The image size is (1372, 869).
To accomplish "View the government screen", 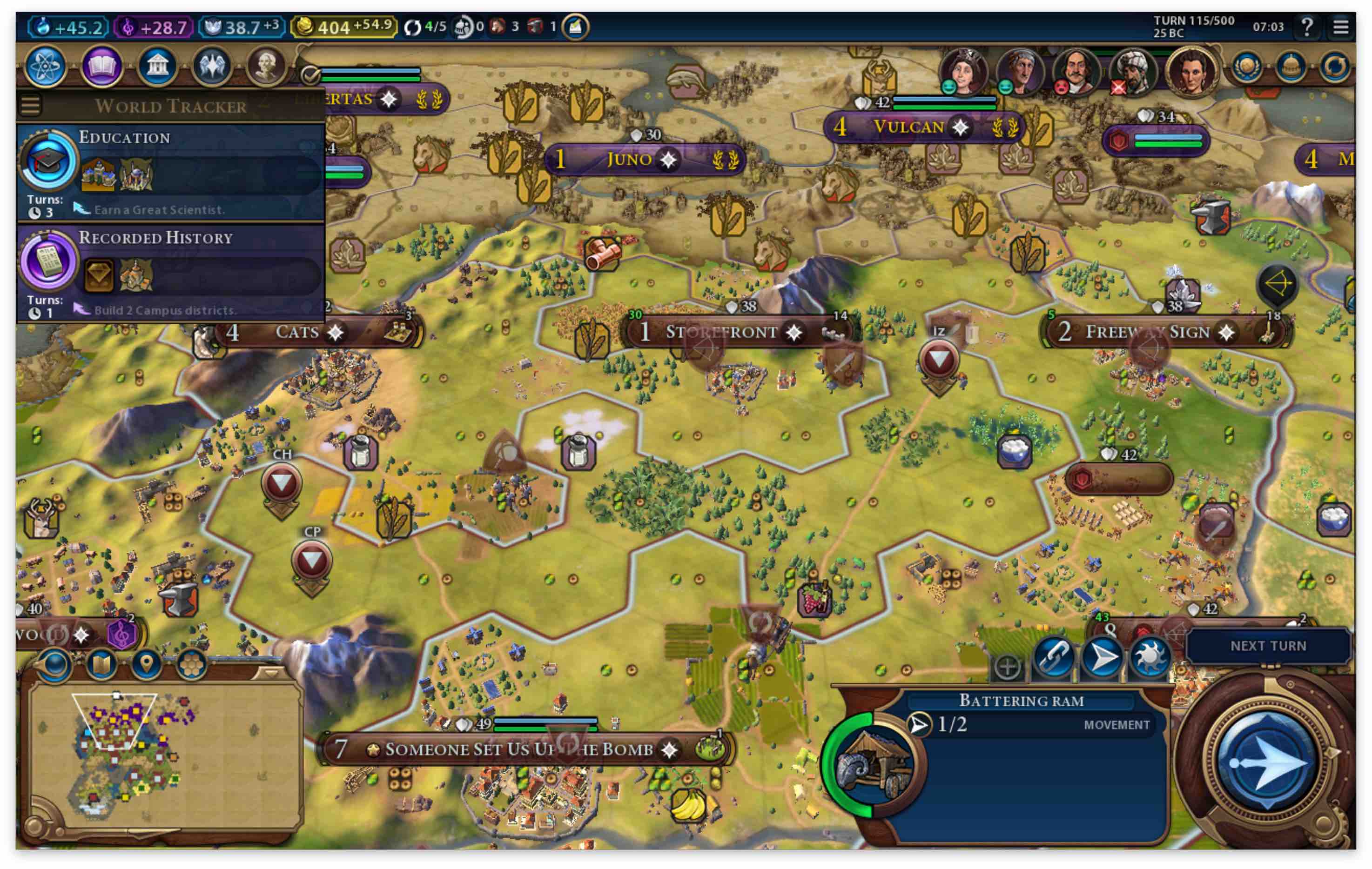I will [157, 66].
